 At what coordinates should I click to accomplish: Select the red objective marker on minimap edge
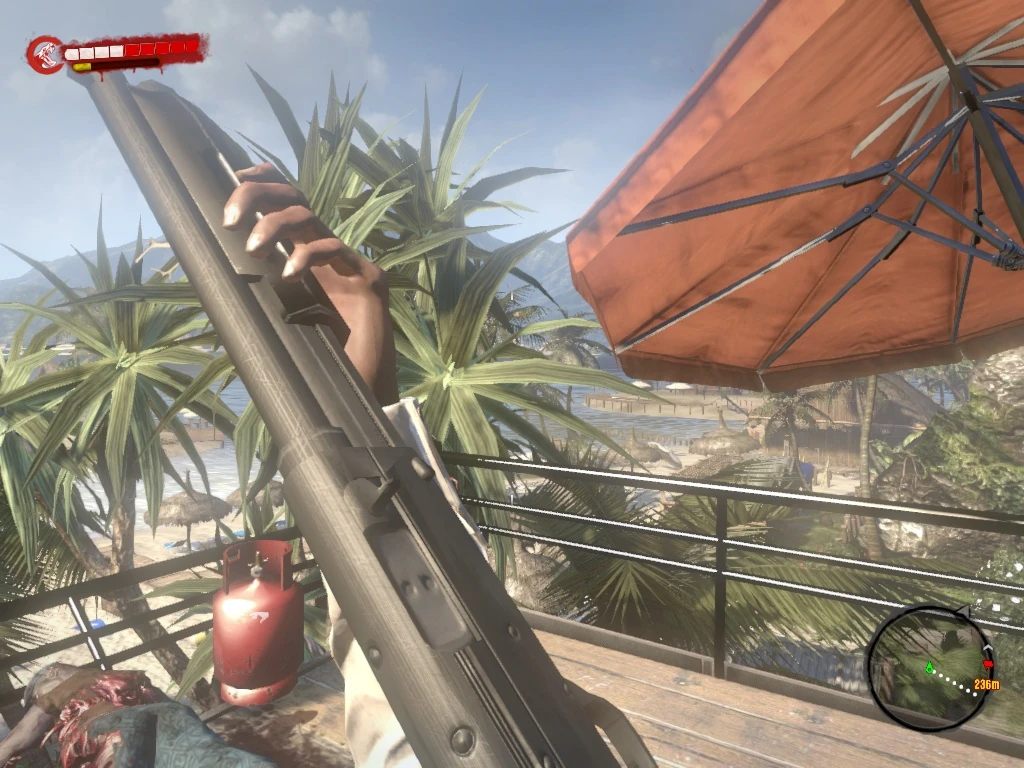(x=988, y=664)
